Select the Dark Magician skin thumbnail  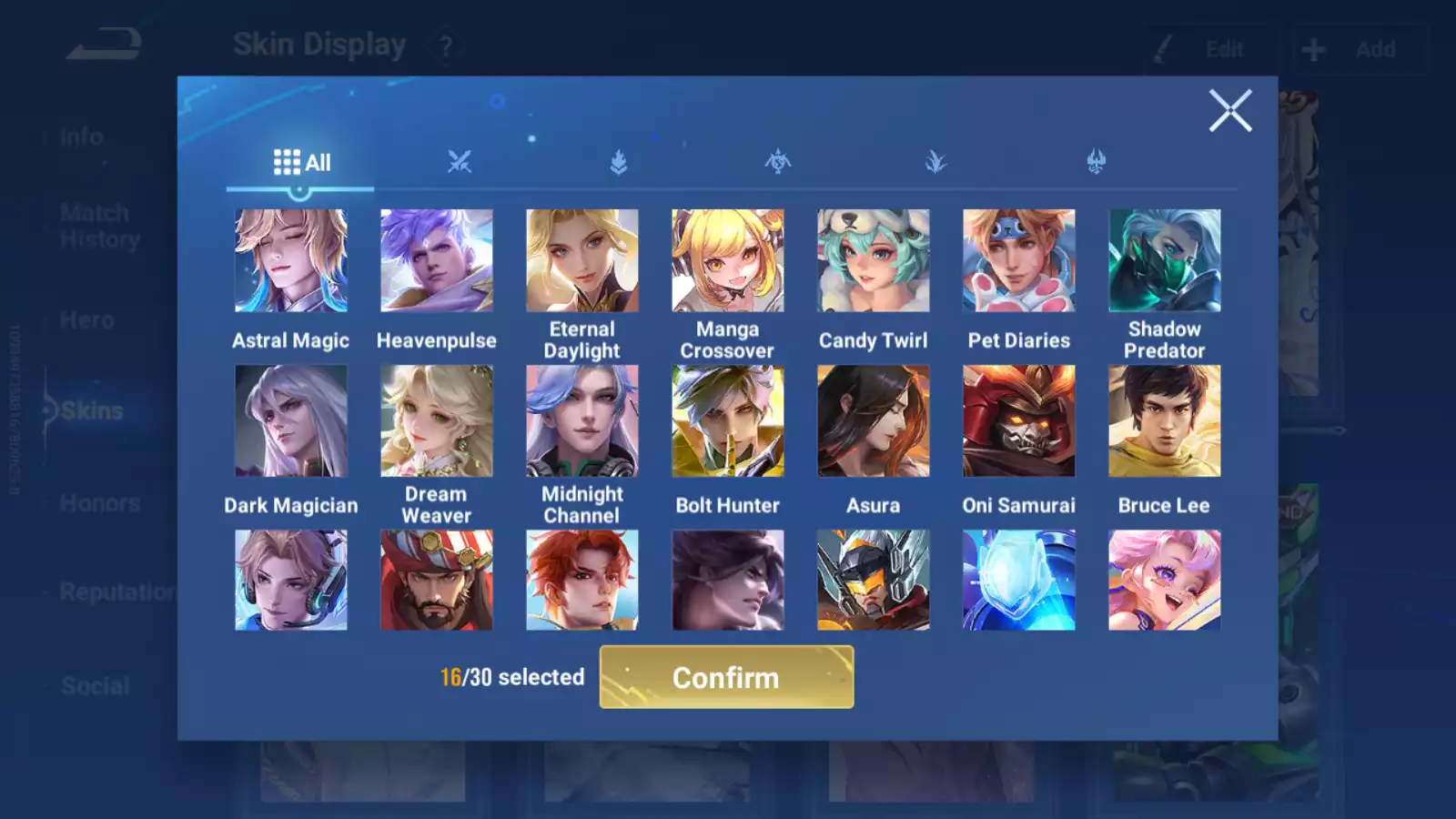click(x=291, y=420)
